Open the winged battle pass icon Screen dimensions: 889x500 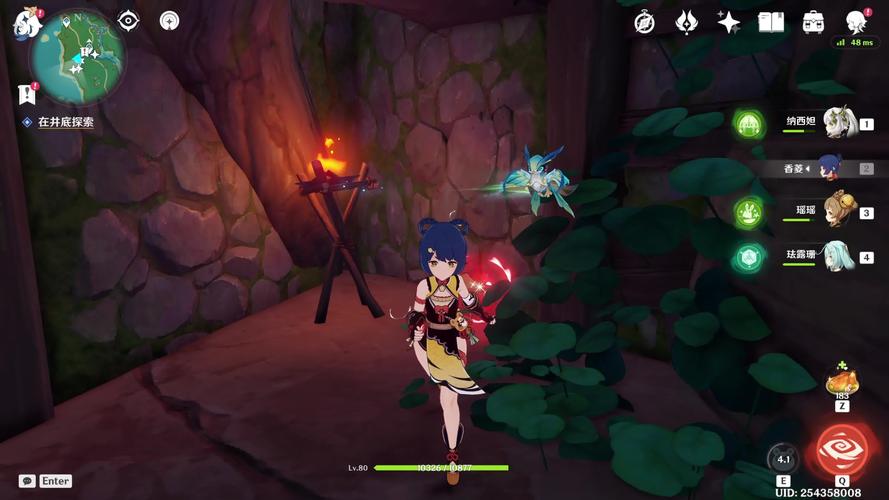click(687, 22)
